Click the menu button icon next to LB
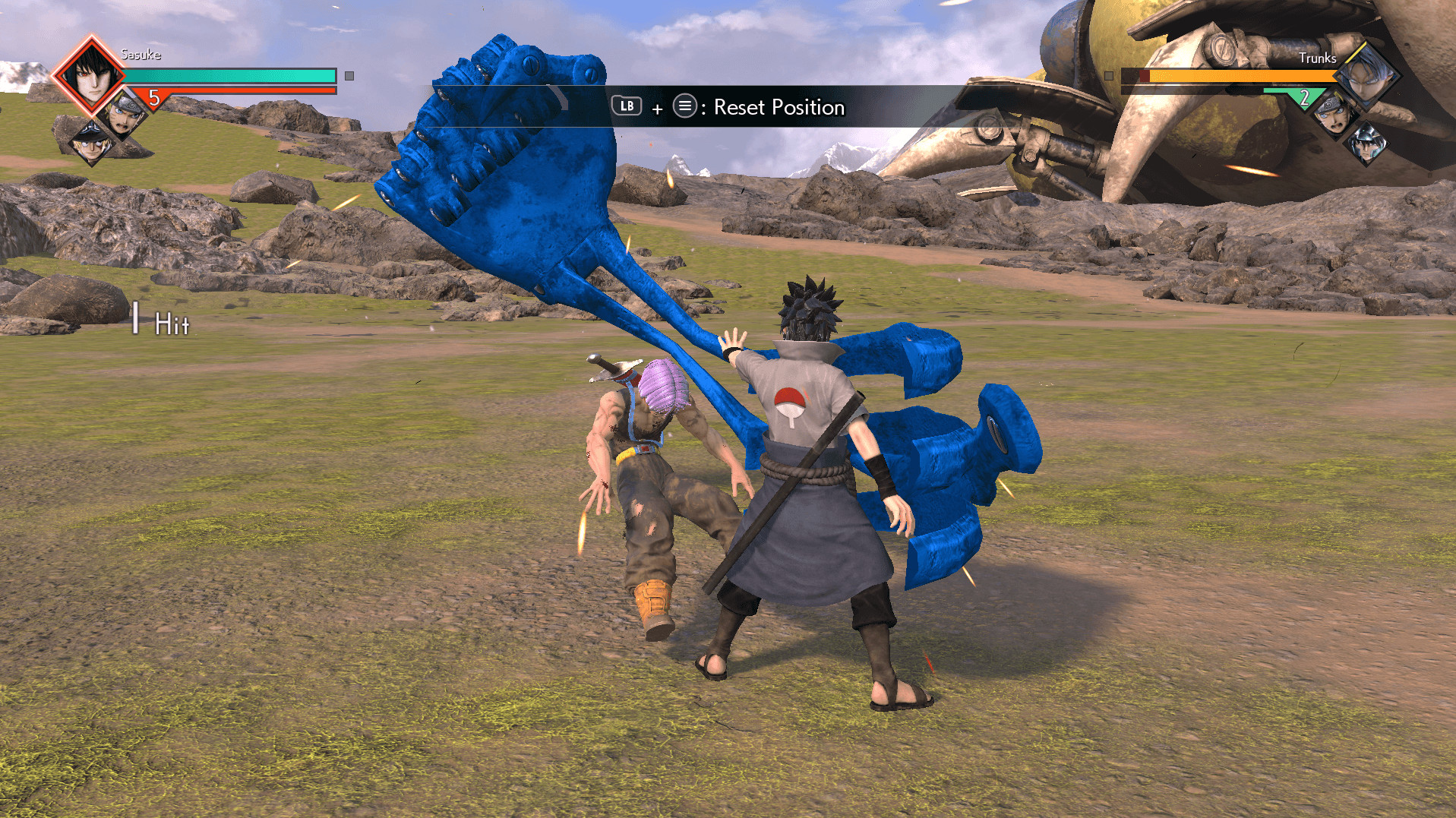 pyautogui.click(x=684, y=108)
